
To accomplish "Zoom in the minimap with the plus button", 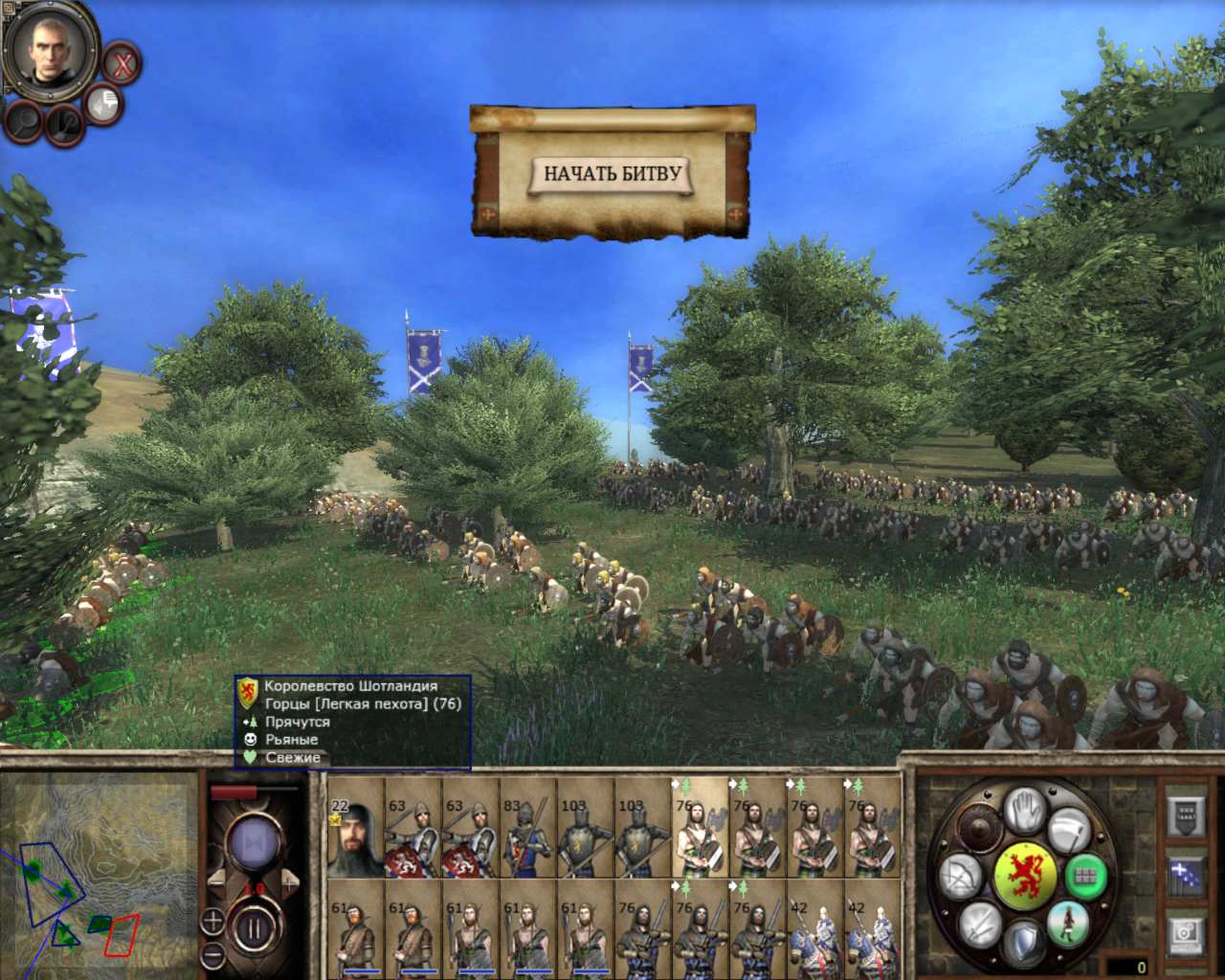I will (212, 922).
